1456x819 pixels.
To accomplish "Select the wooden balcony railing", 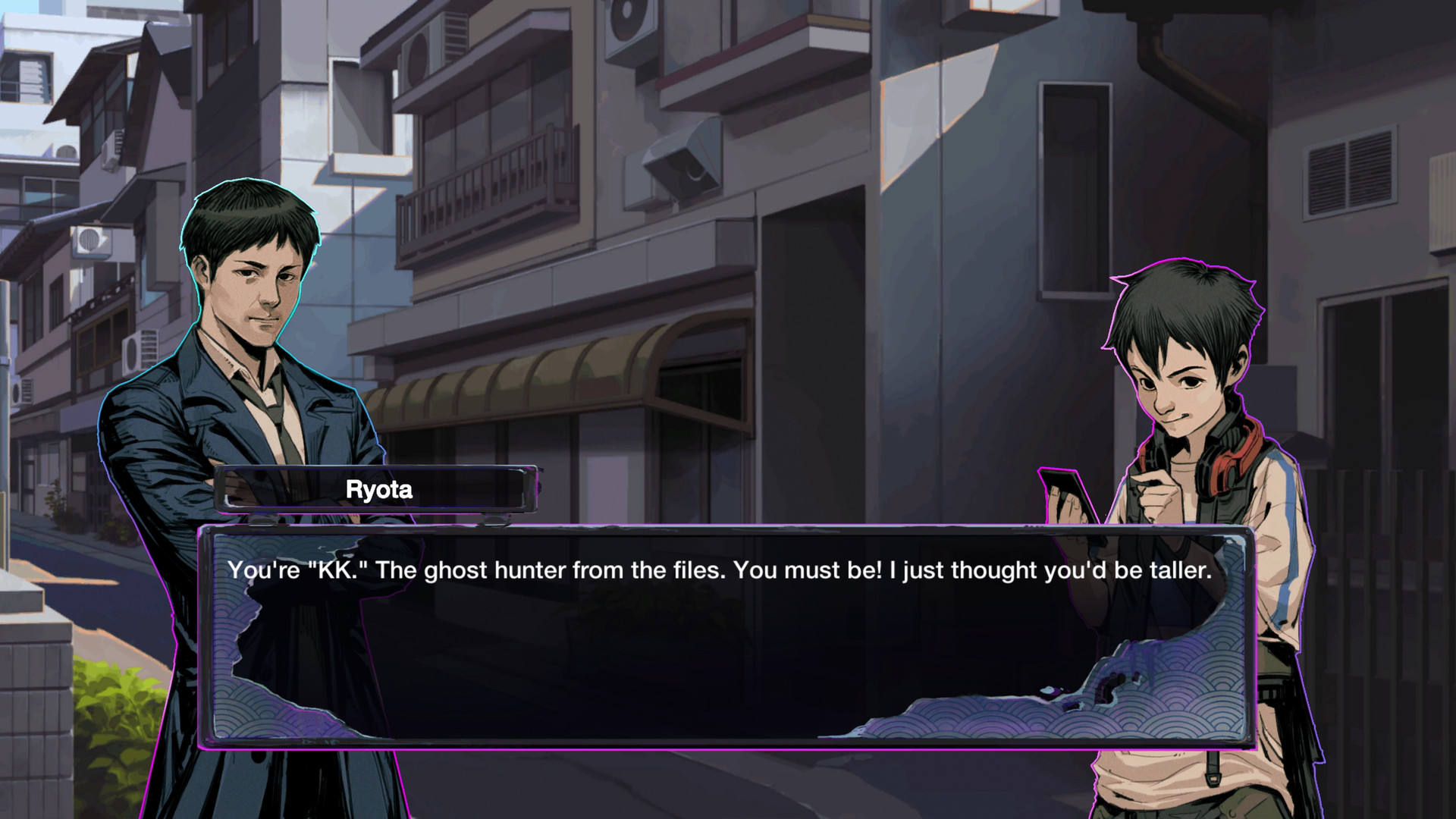I will 500,174.
